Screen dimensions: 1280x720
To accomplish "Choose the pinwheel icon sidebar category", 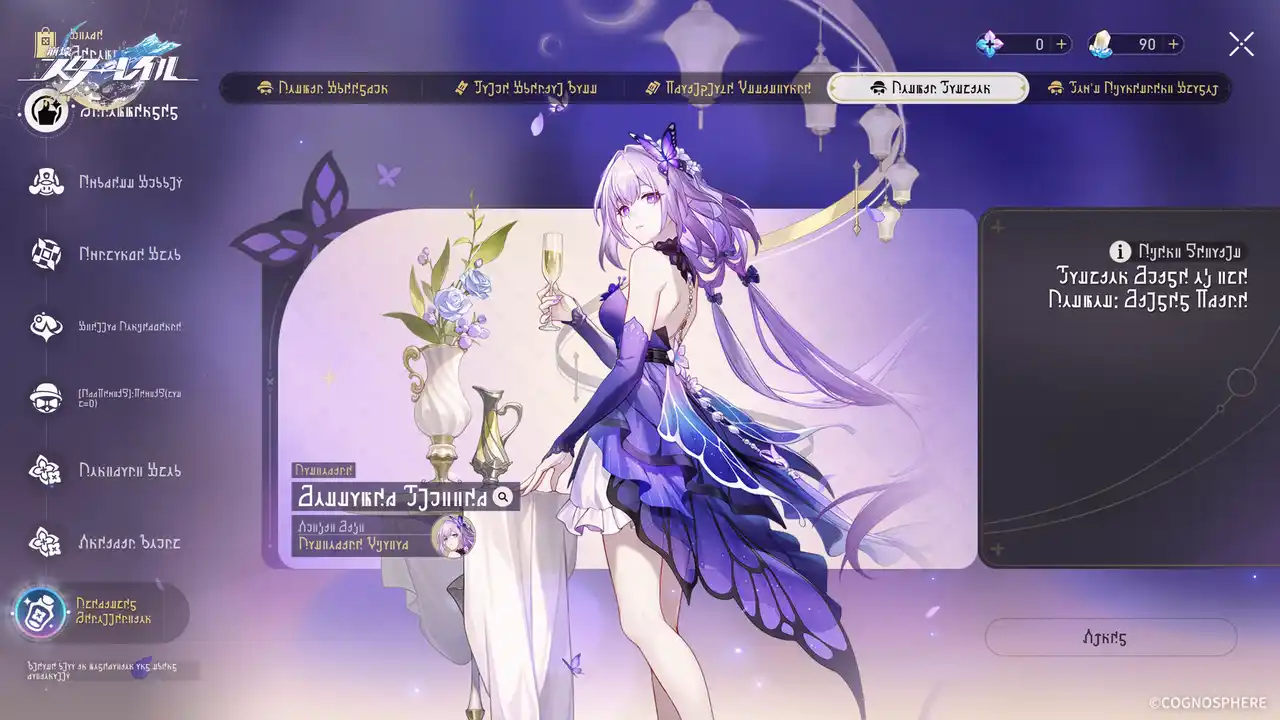I will [x=46, y=254].
